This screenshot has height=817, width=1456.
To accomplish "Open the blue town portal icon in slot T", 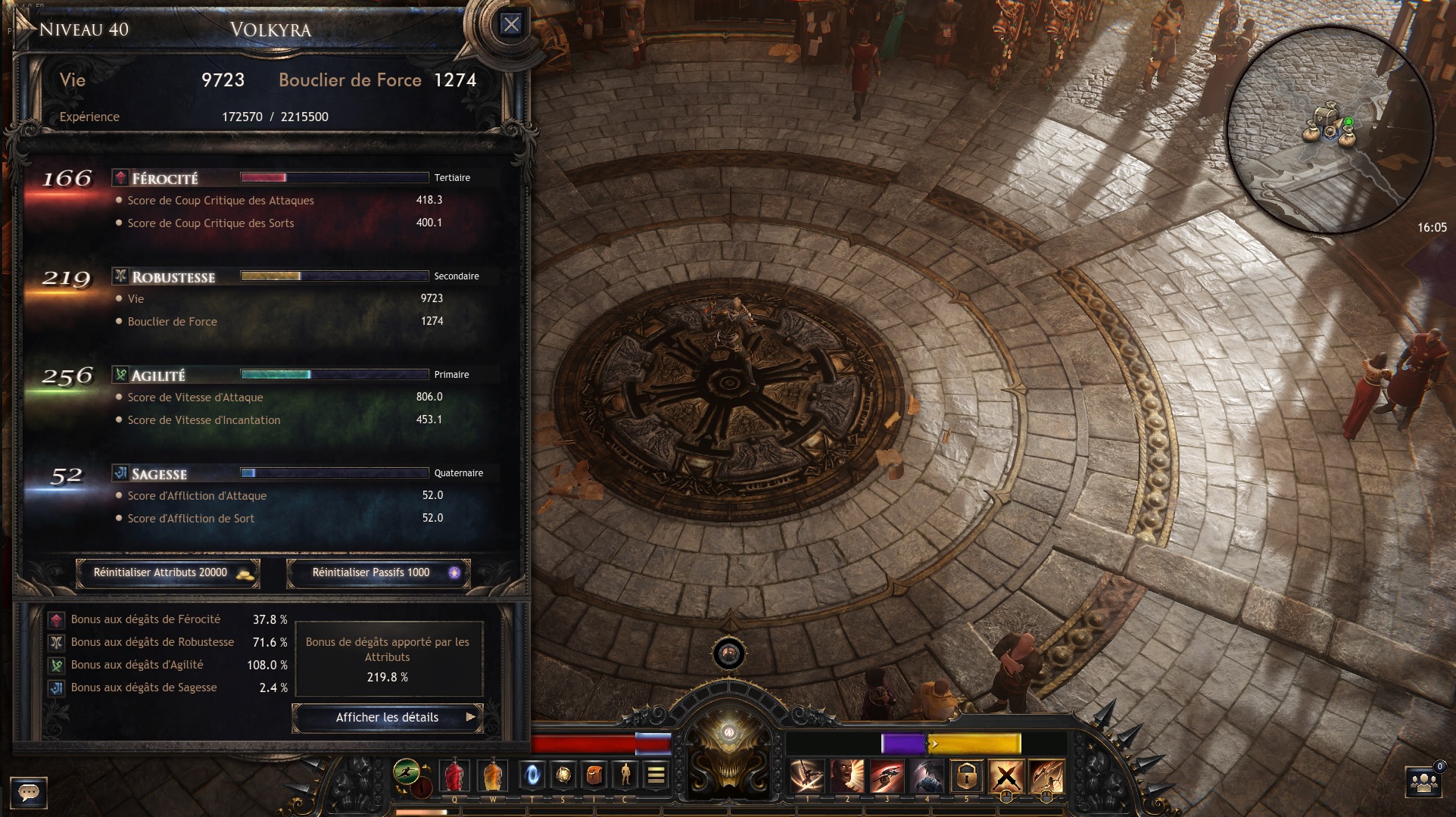I will pyautogui.click(x=534, y=775).
